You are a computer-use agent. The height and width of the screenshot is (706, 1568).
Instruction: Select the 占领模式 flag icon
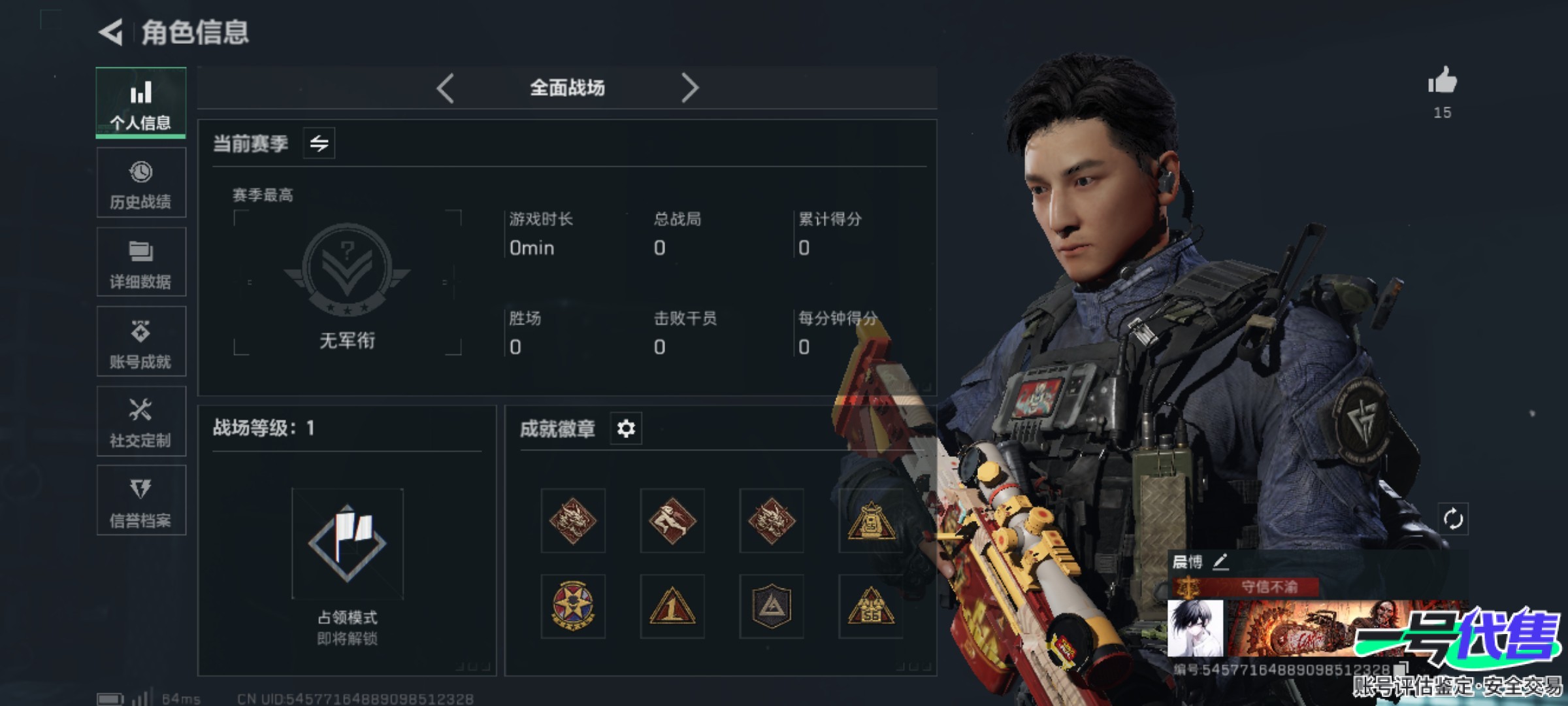[347, 543]
